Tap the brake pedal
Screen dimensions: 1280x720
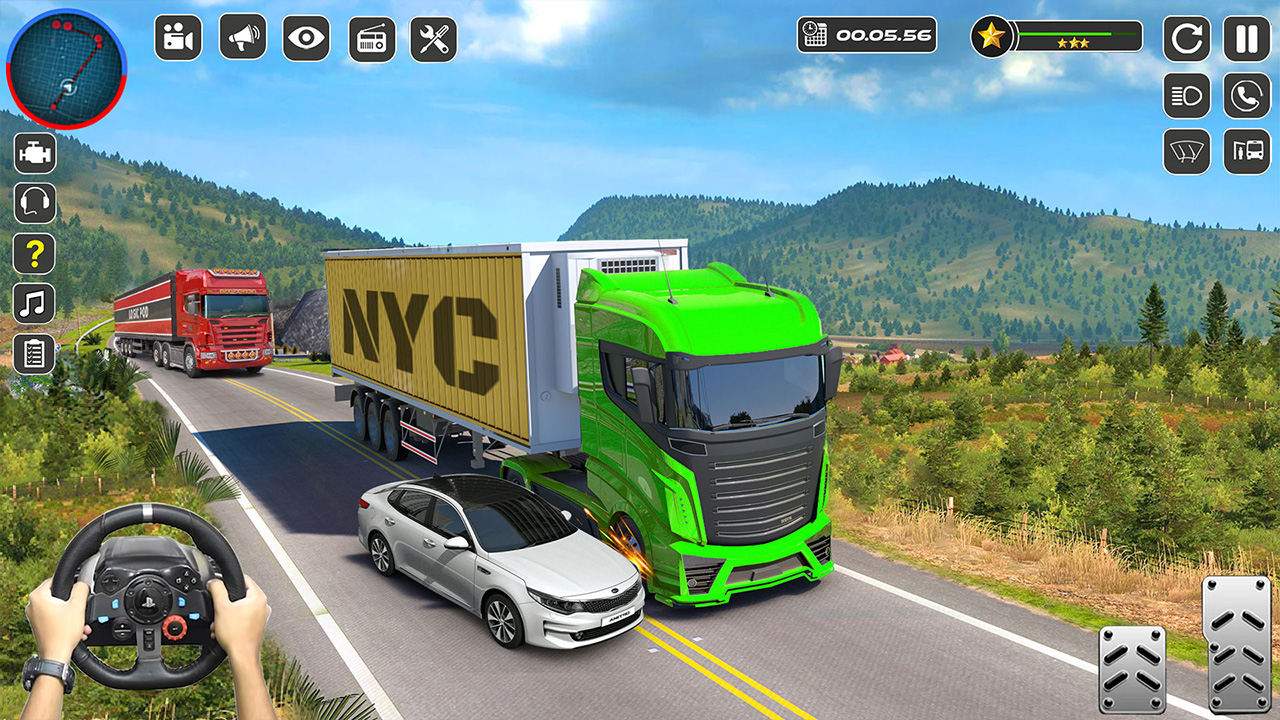coord(1132,668)
